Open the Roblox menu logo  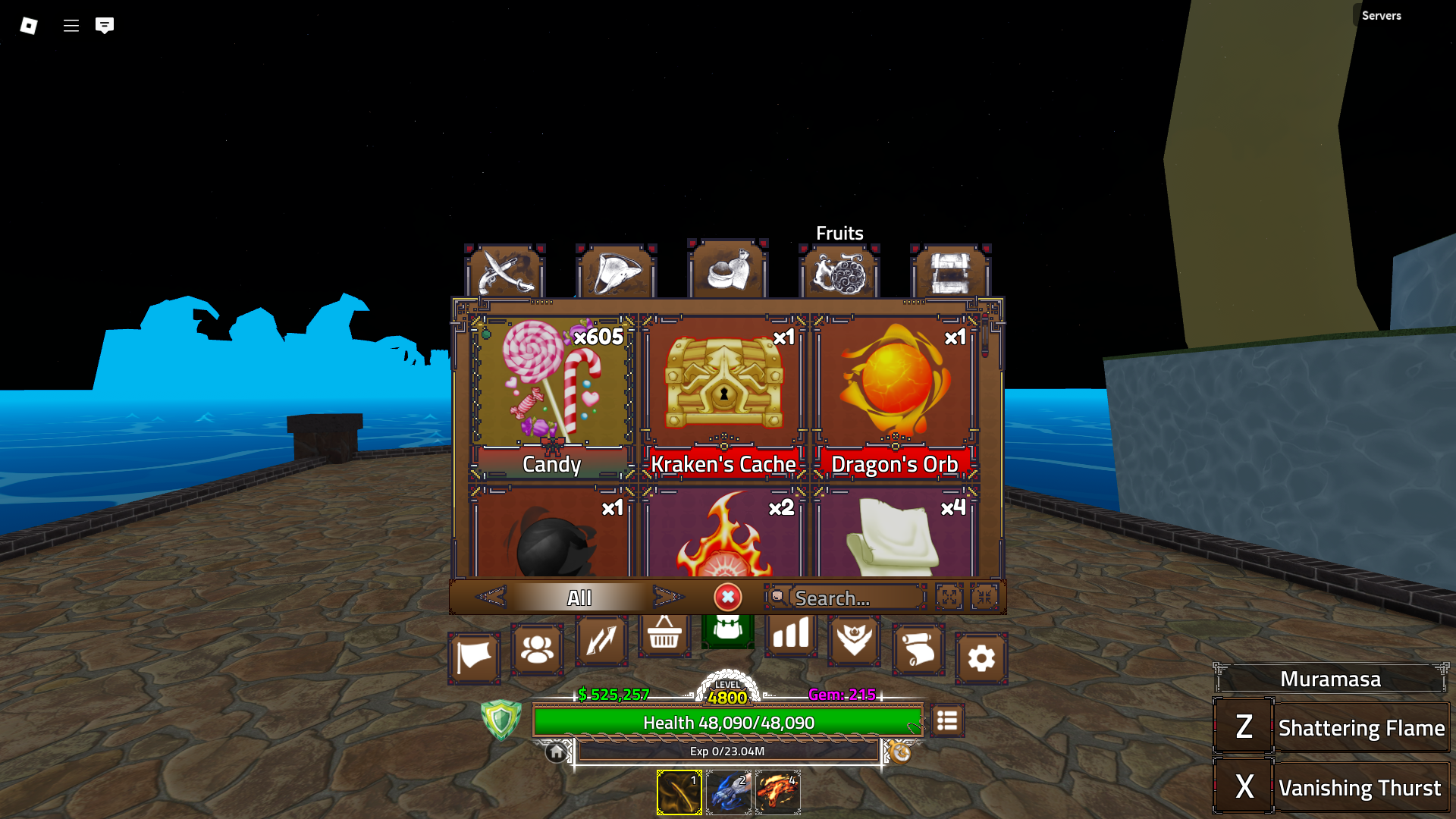(29, 26)
